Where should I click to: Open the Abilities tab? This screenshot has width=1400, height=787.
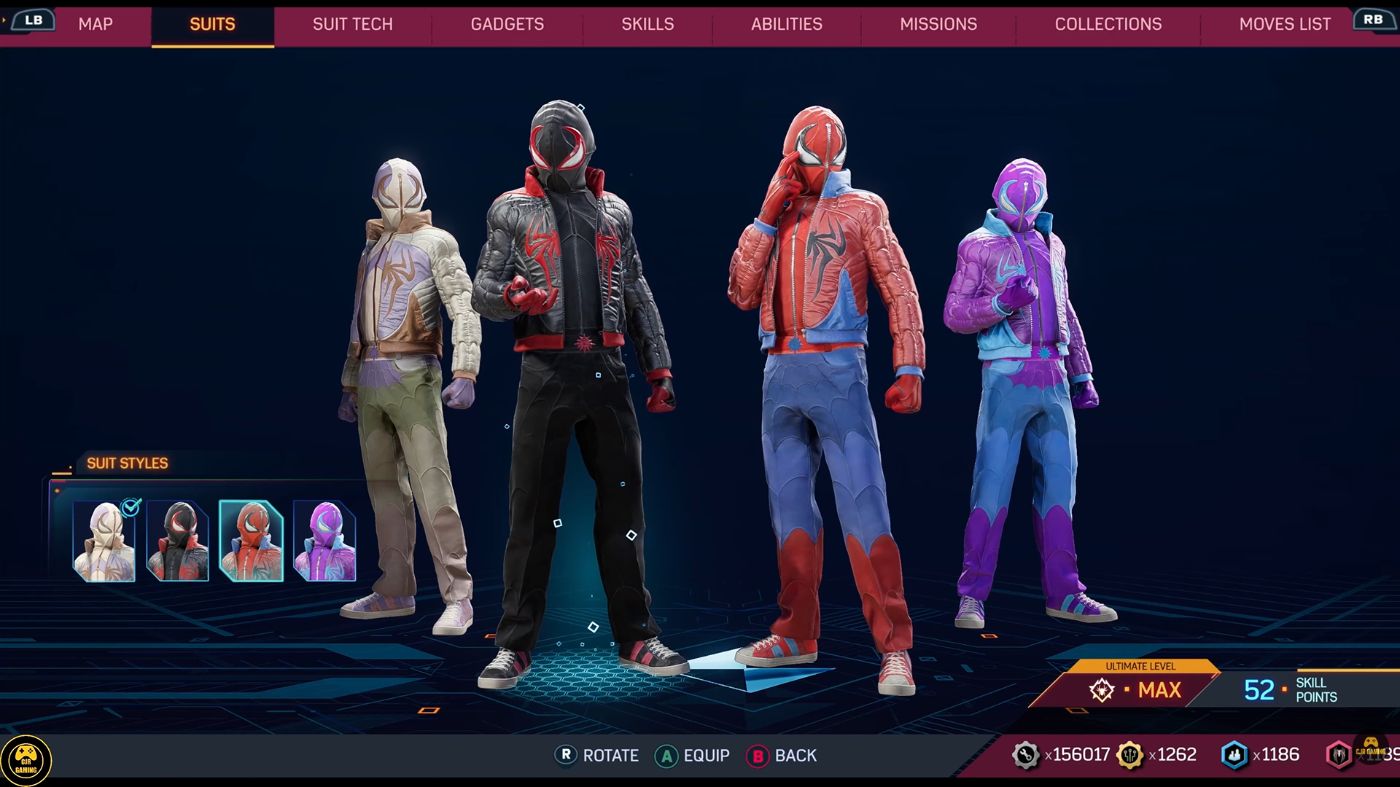click(x=786, y=24)
